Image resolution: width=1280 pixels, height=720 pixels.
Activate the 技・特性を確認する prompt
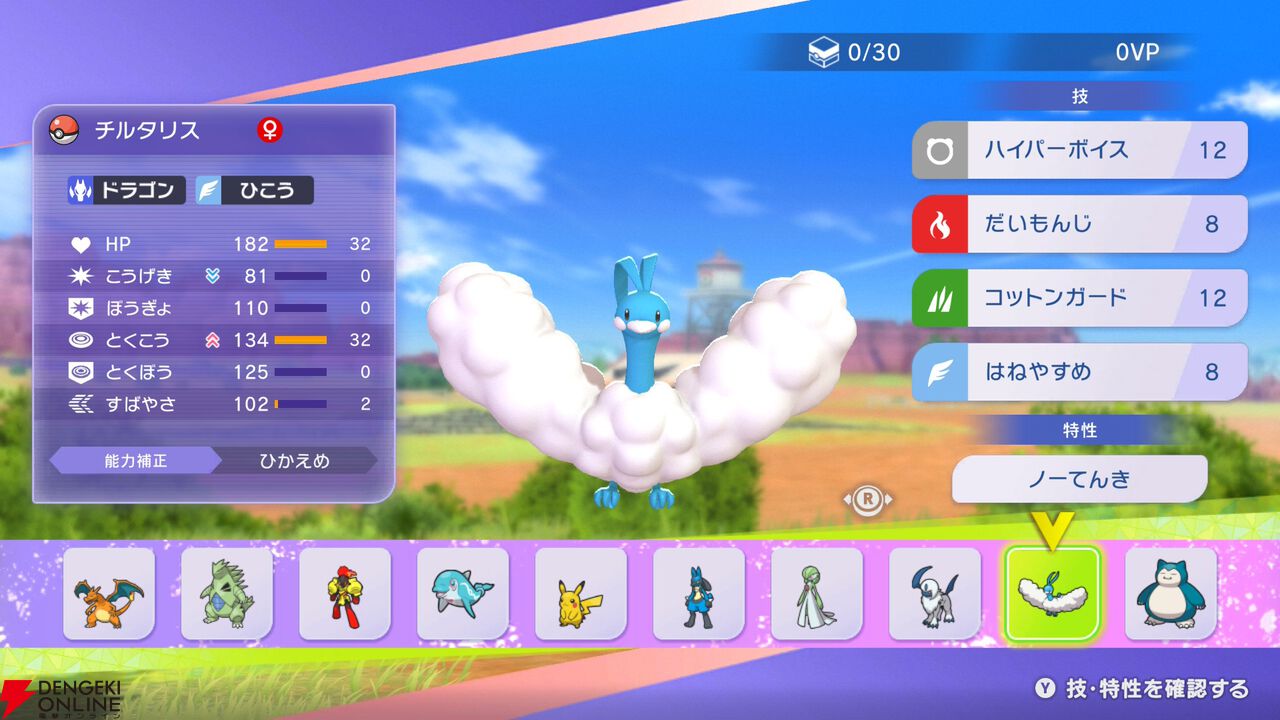(1140, 688)
